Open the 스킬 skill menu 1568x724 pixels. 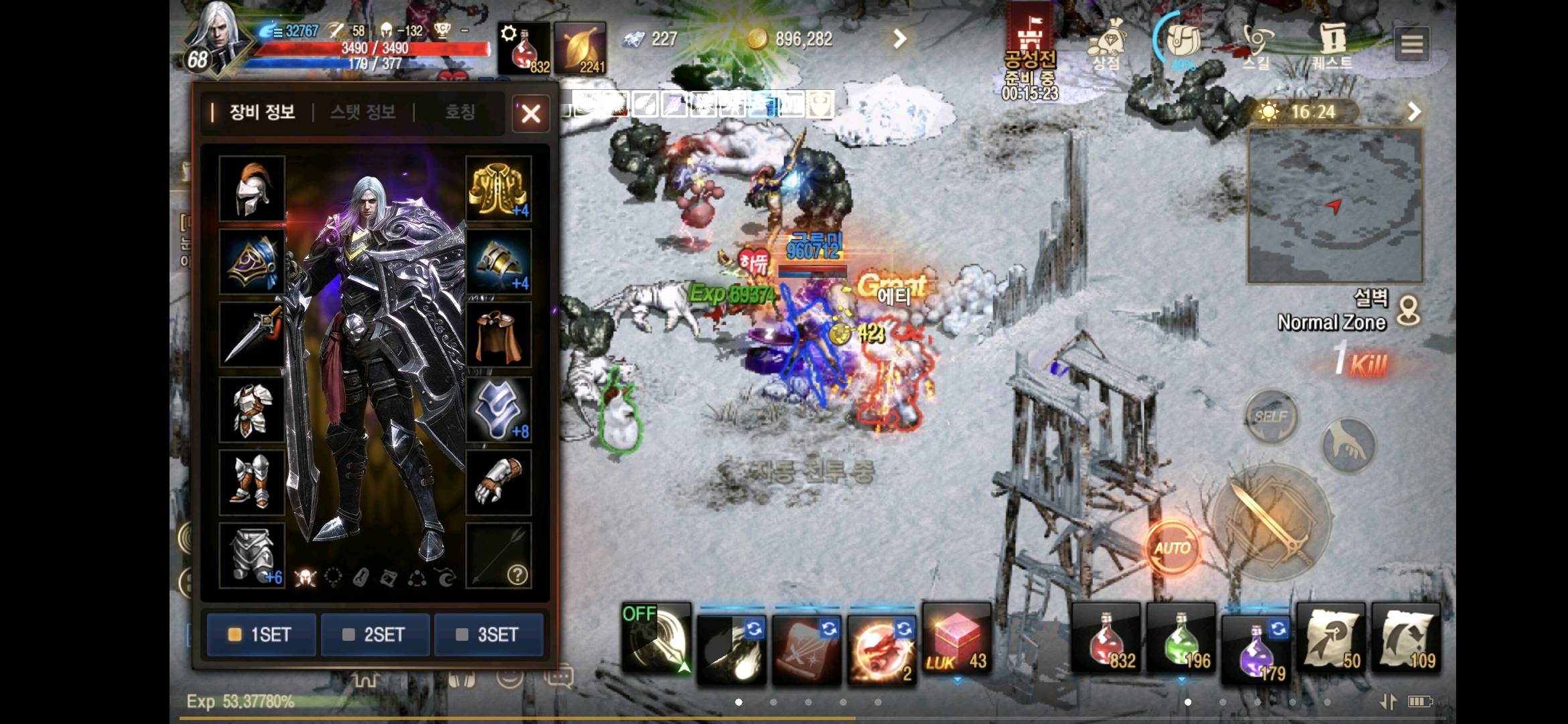tap(1256, 44)
